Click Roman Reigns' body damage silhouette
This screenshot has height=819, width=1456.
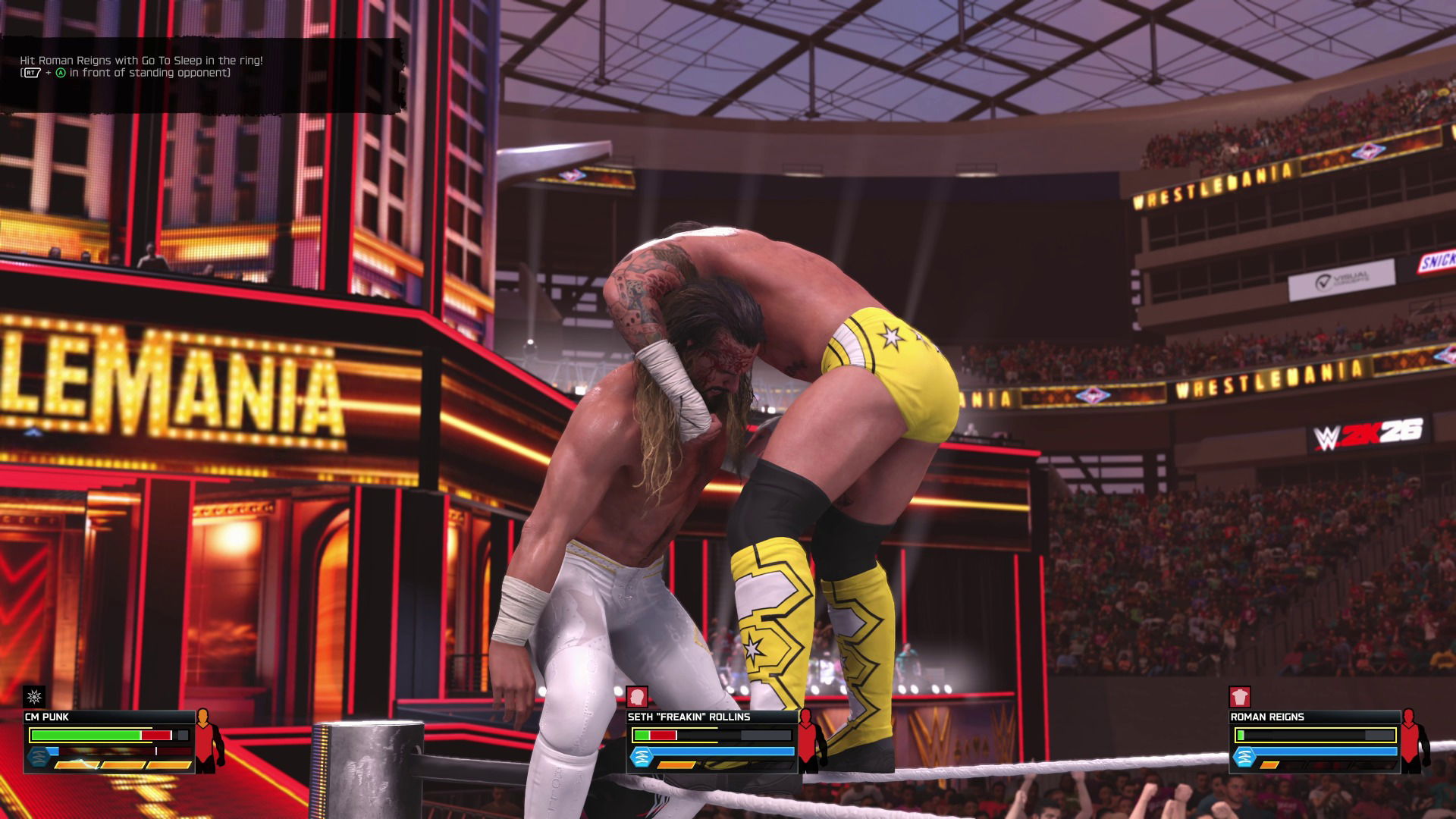tap(1412, 741)
